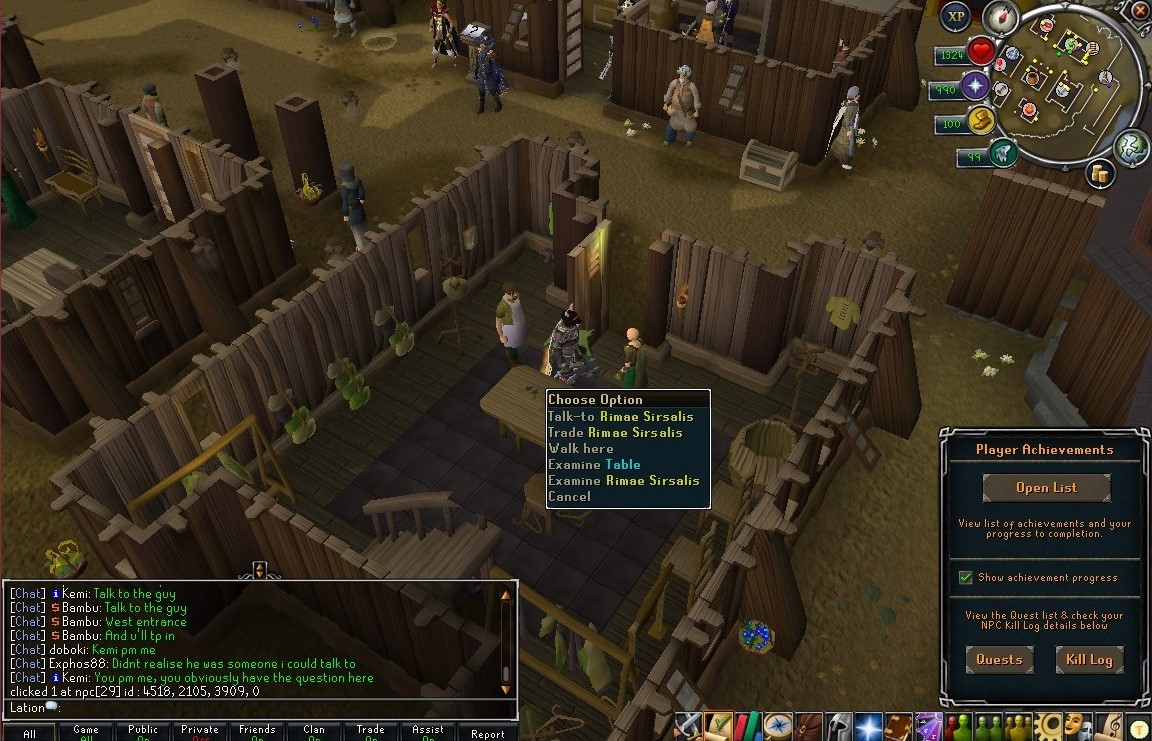1152x741 pixels.
Task: Open the achievements list
Action: pyautogui.click(x=1046, y=488)
